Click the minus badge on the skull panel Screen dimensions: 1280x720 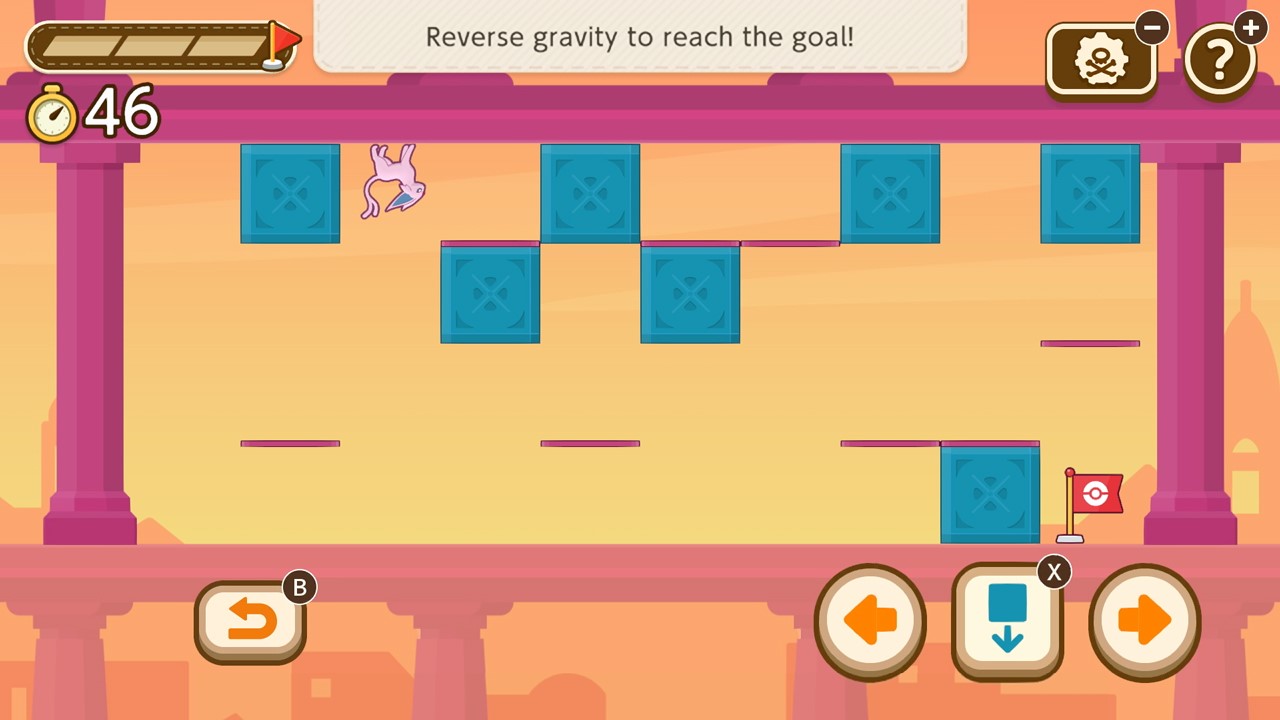1152,27
